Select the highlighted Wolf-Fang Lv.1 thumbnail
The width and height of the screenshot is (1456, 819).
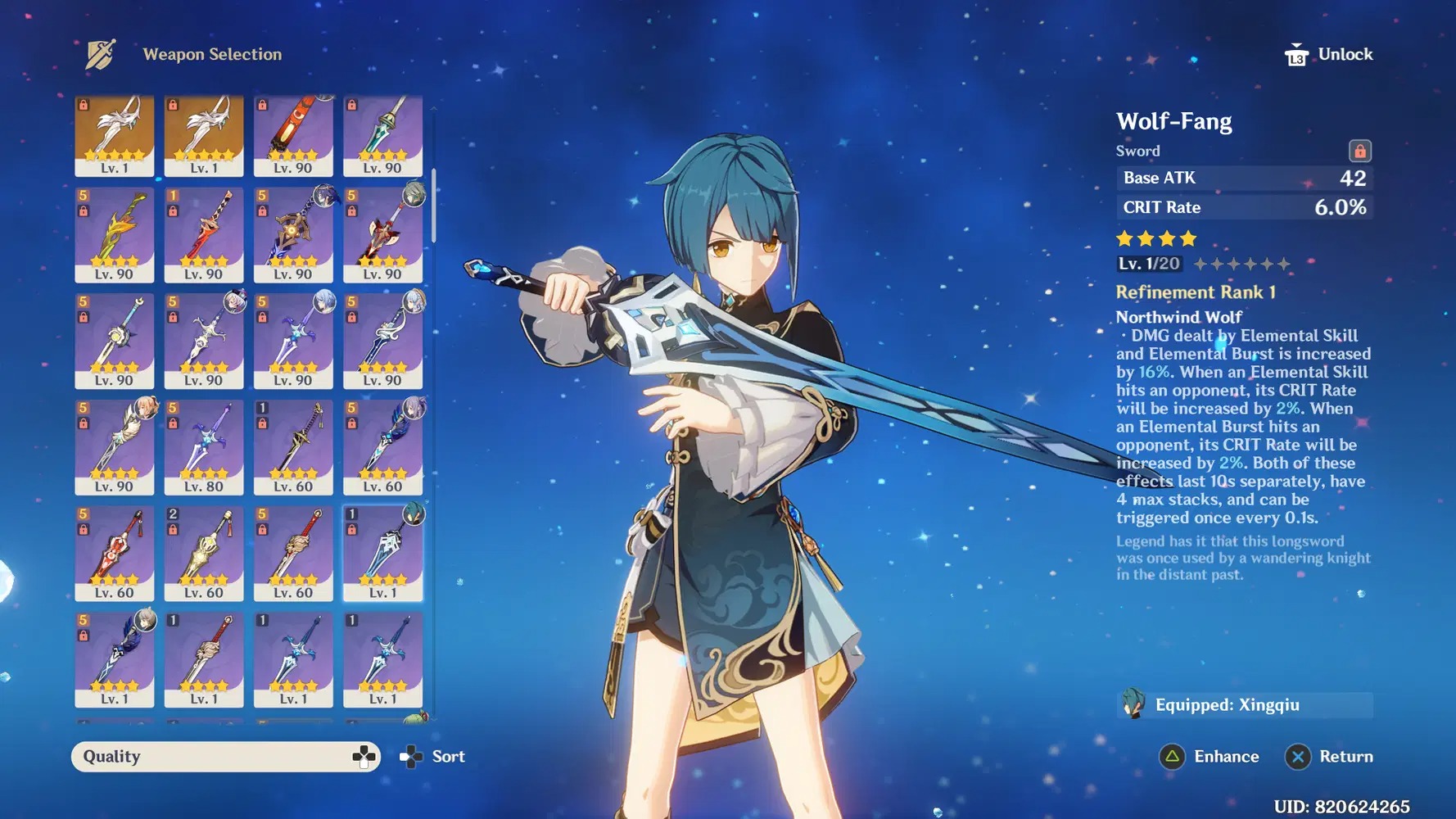tap(383, 551)
